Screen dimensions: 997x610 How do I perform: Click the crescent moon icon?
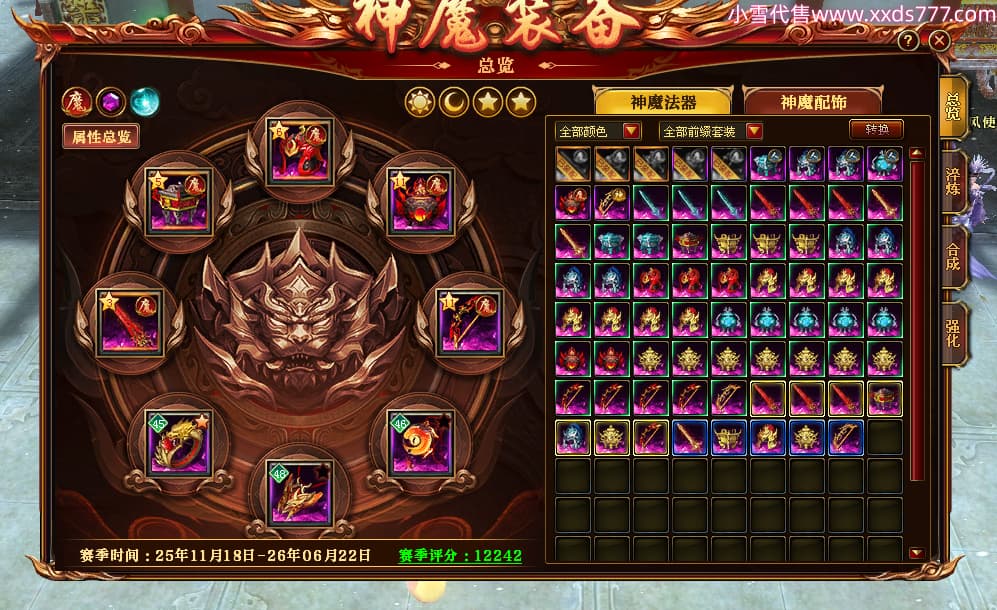click(x=453, y=102)
